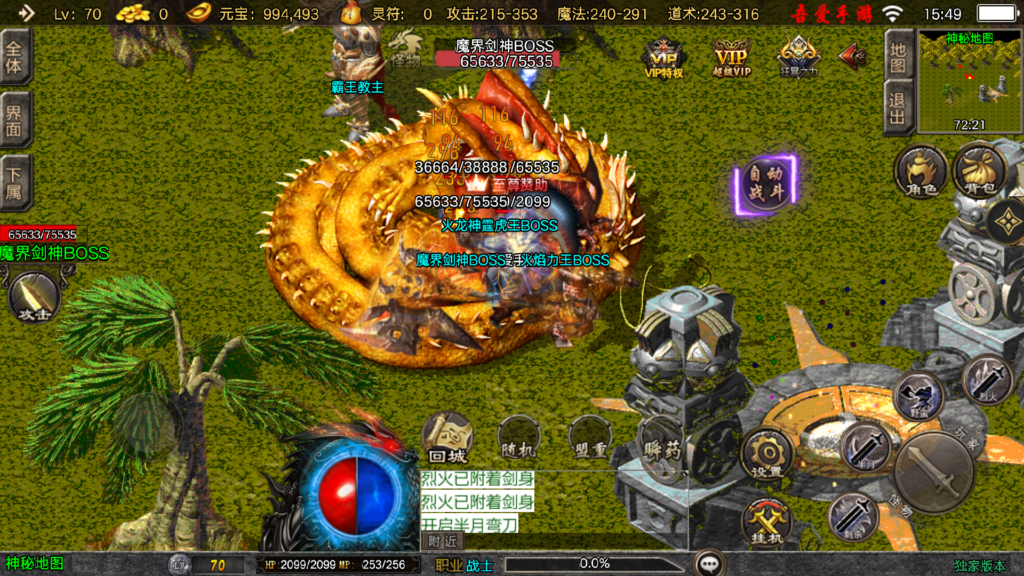Toggle 自动战斗 auto battle
The height and width of the screenshot is (576, 1024).
pos(766,183)
